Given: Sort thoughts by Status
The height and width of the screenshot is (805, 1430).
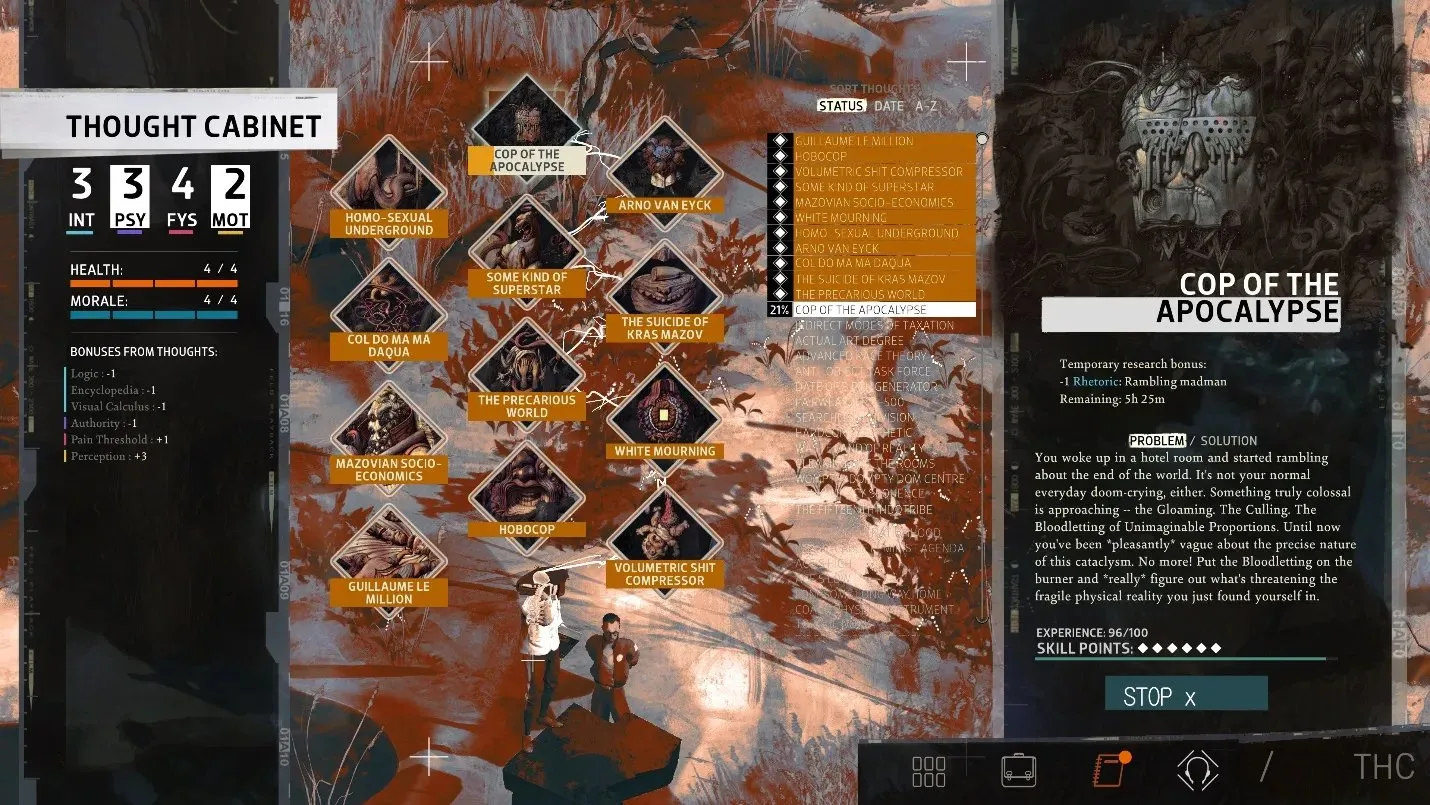Looking at the screenshot, I should (x=841, y=106).
